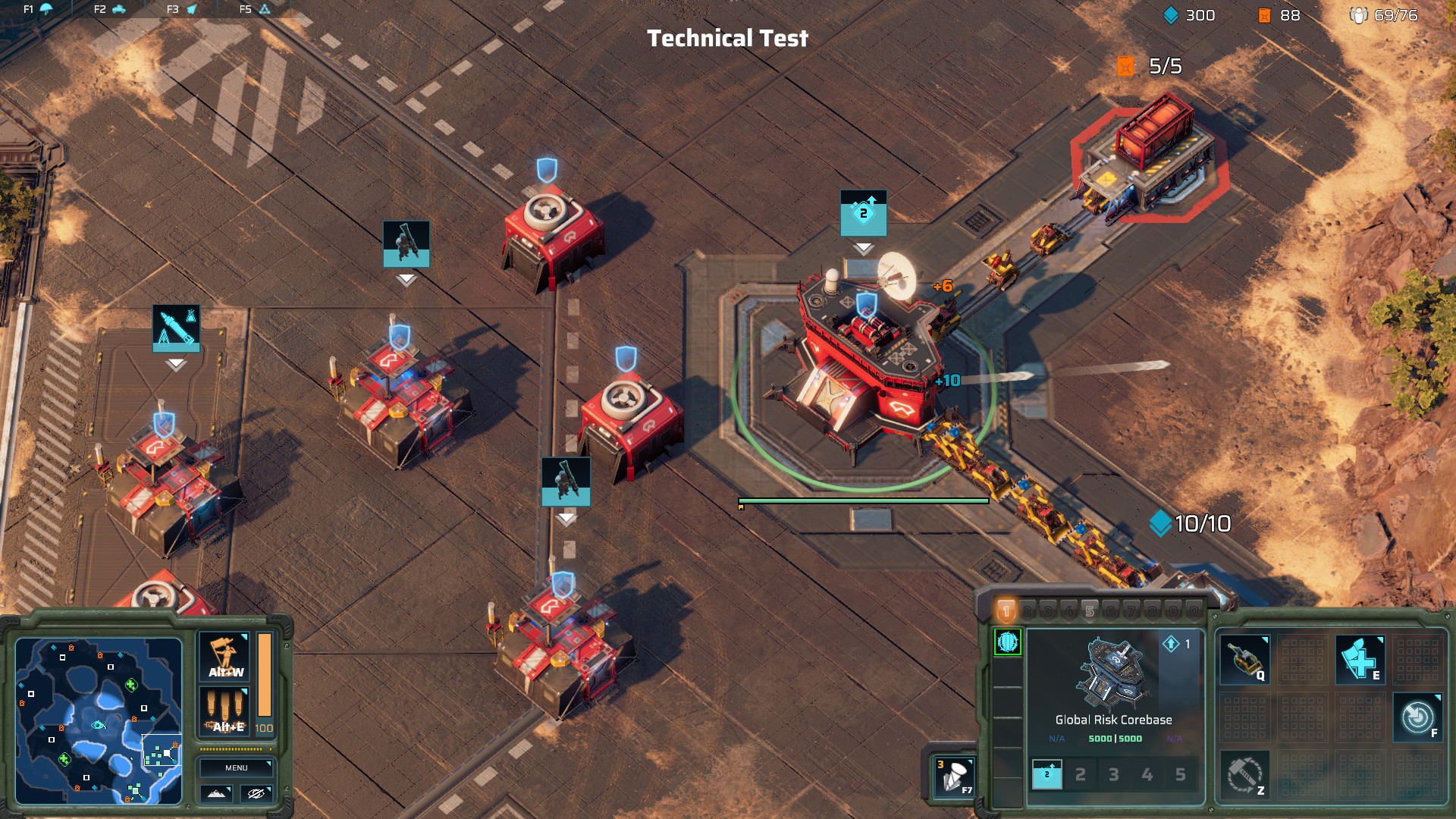
Task: Activate the triple bullets ability
Action: coord(224,712)
